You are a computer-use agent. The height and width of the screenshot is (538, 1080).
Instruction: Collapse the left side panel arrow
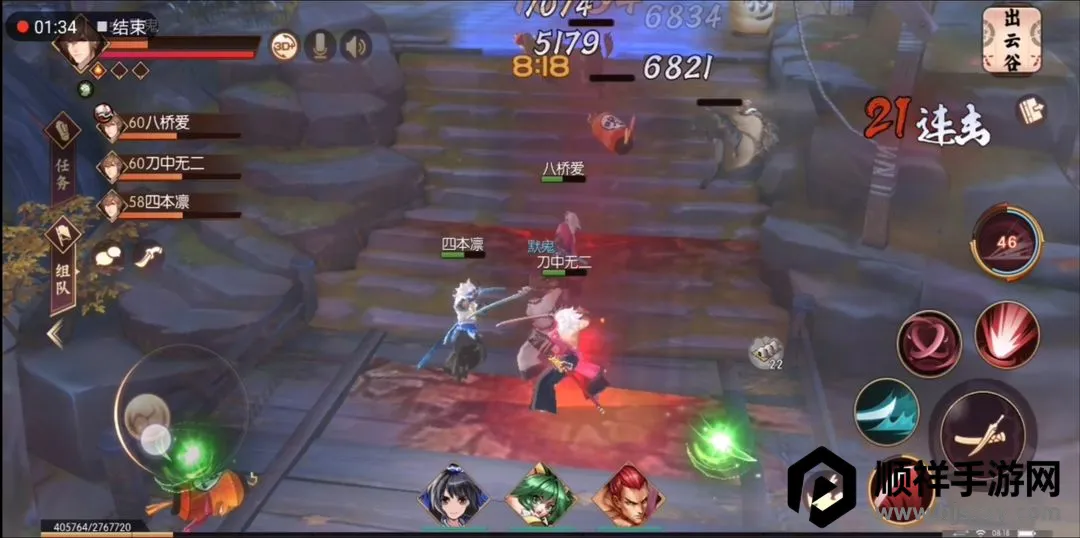click(x=55, y=333)
